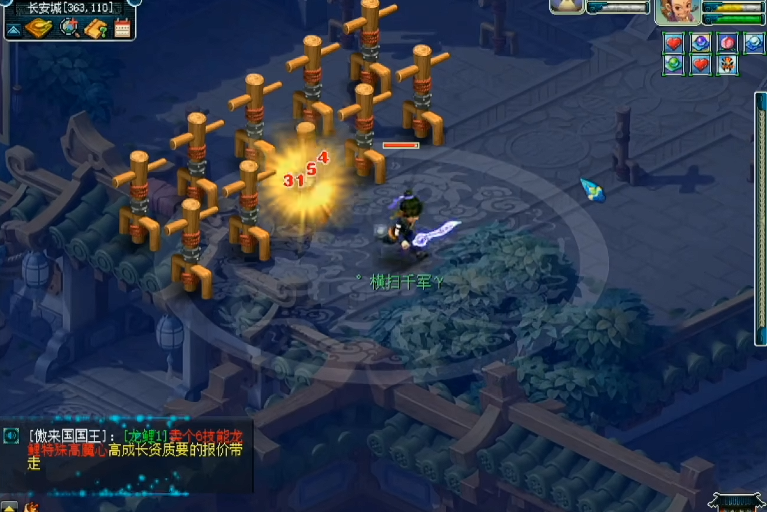The height and width of the screenshot is (512, 767).
Task: Click the player character portrait
Action: pyautogui.click(x=677, y=13)
